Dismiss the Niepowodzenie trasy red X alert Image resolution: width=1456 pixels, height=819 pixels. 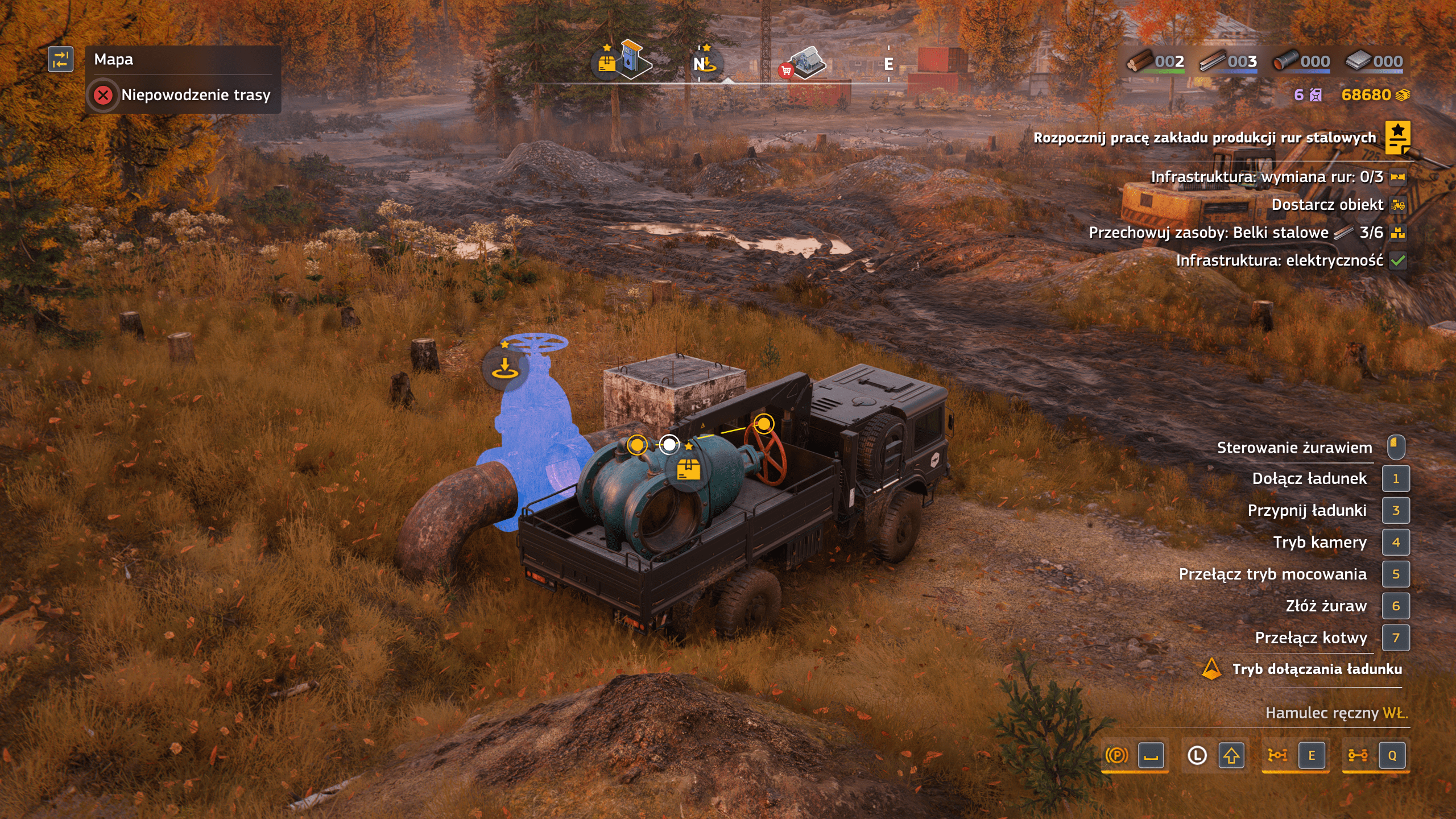click(x=103, y=95)
